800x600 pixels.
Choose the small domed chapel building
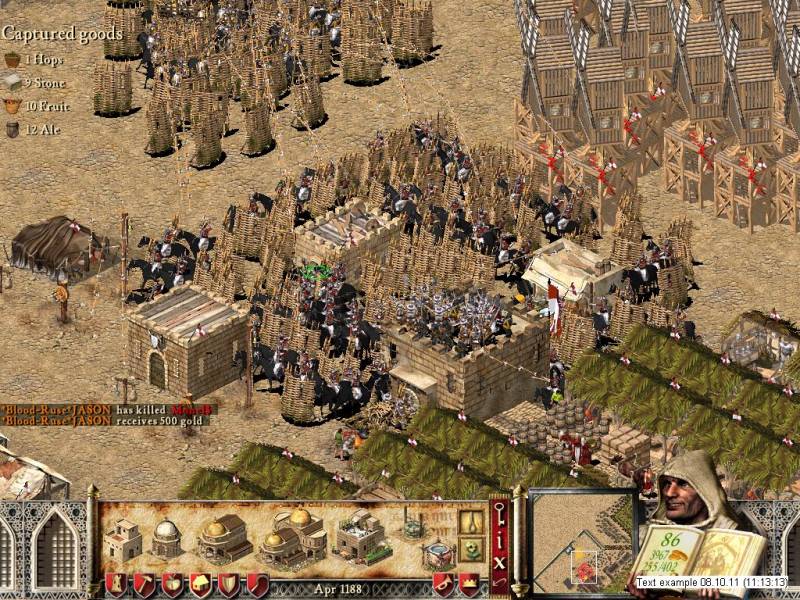pyautogui.click(x=166, y=539)
